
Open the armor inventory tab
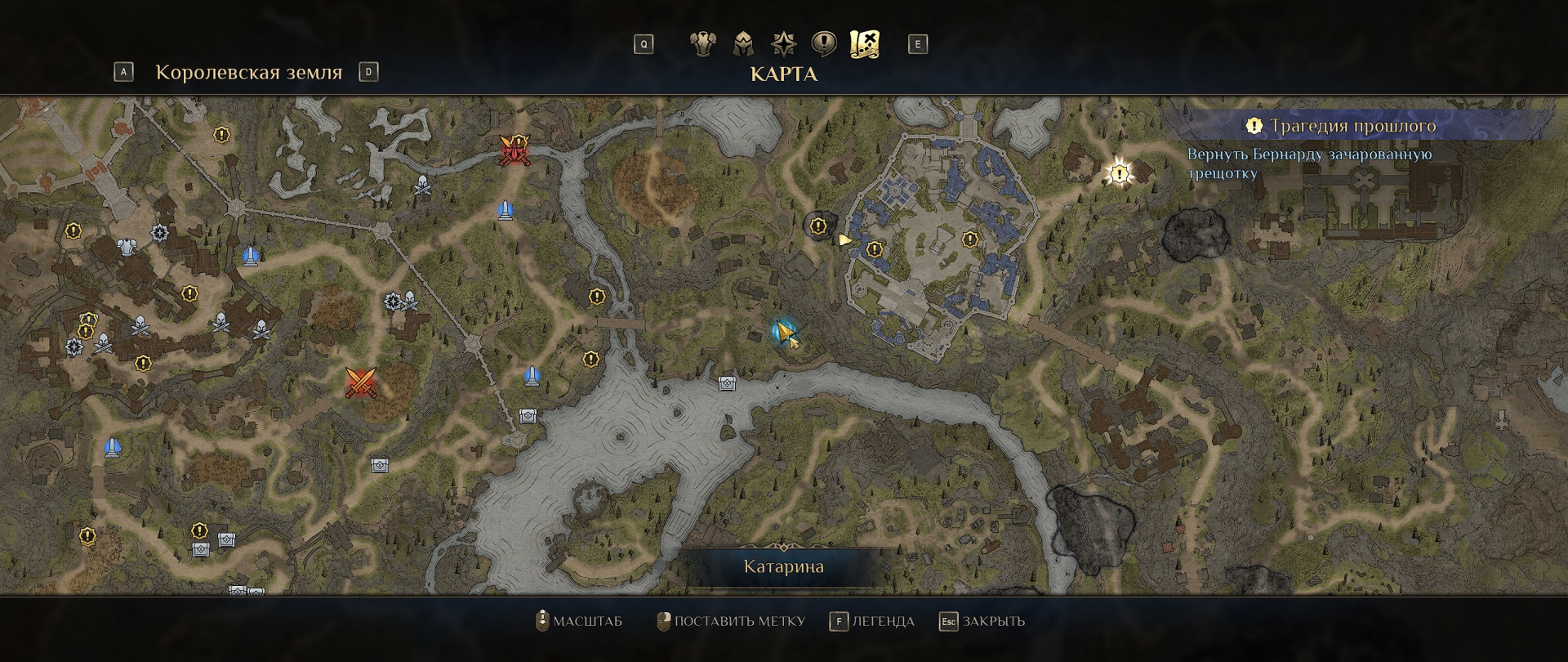(x=702, y=43)
